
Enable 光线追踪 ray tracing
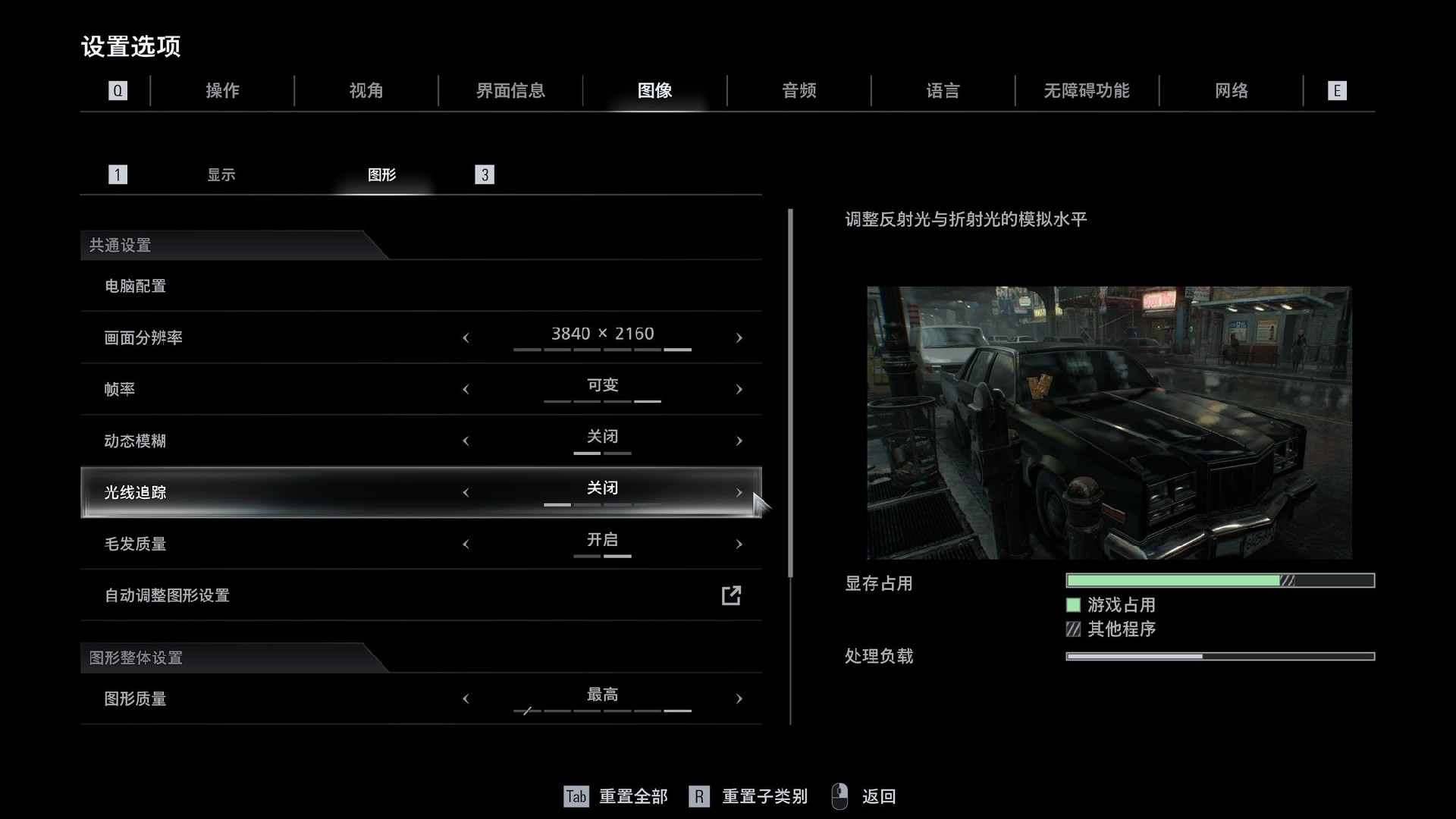pyautogui.click(x=739, y=492)
